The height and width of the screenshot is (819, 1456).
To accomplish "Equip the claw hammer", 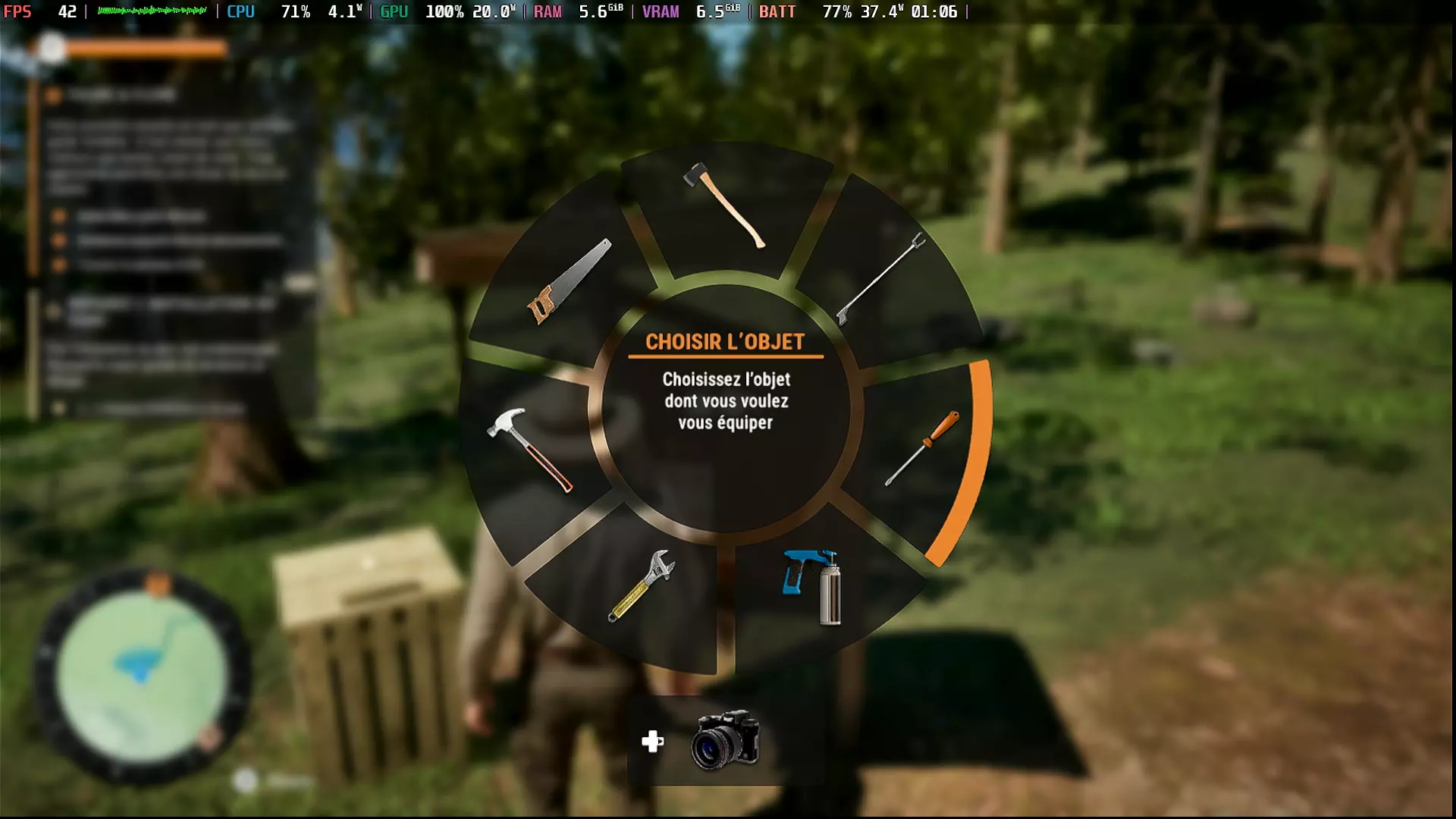I will [529, 450].
